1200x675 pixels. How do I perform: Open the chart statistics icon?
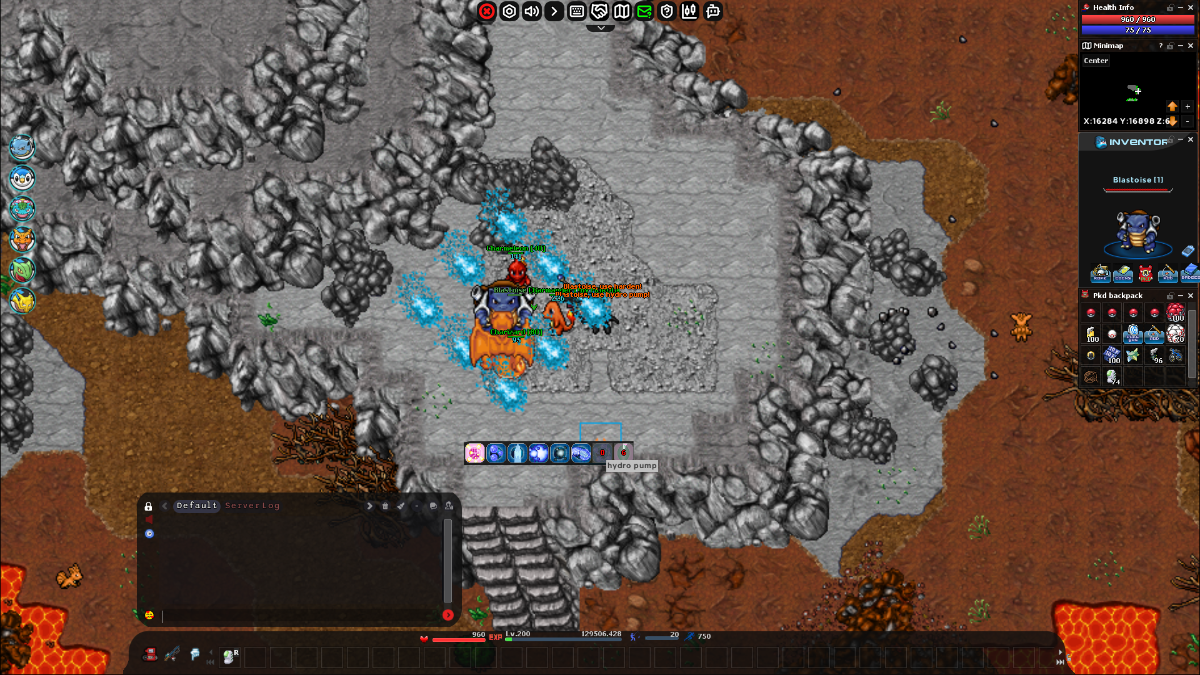[689, 11]
